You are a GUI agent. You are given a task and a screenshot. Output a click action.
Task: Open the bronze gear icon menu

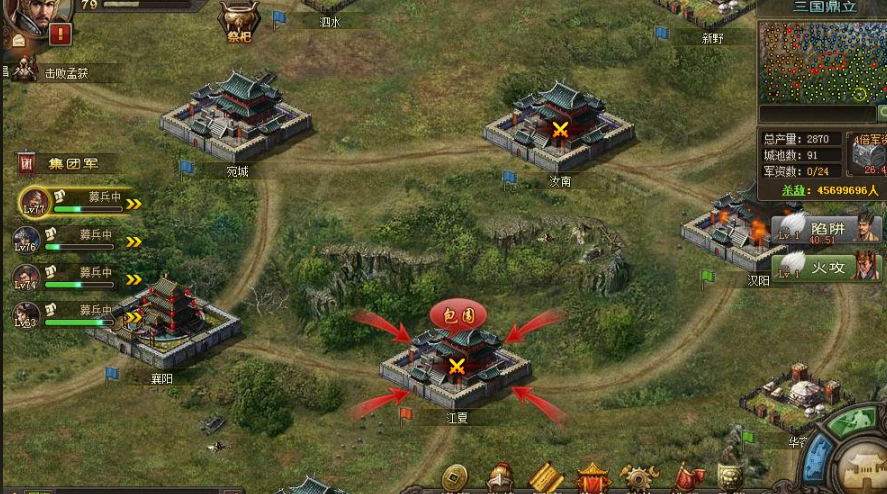639,477
